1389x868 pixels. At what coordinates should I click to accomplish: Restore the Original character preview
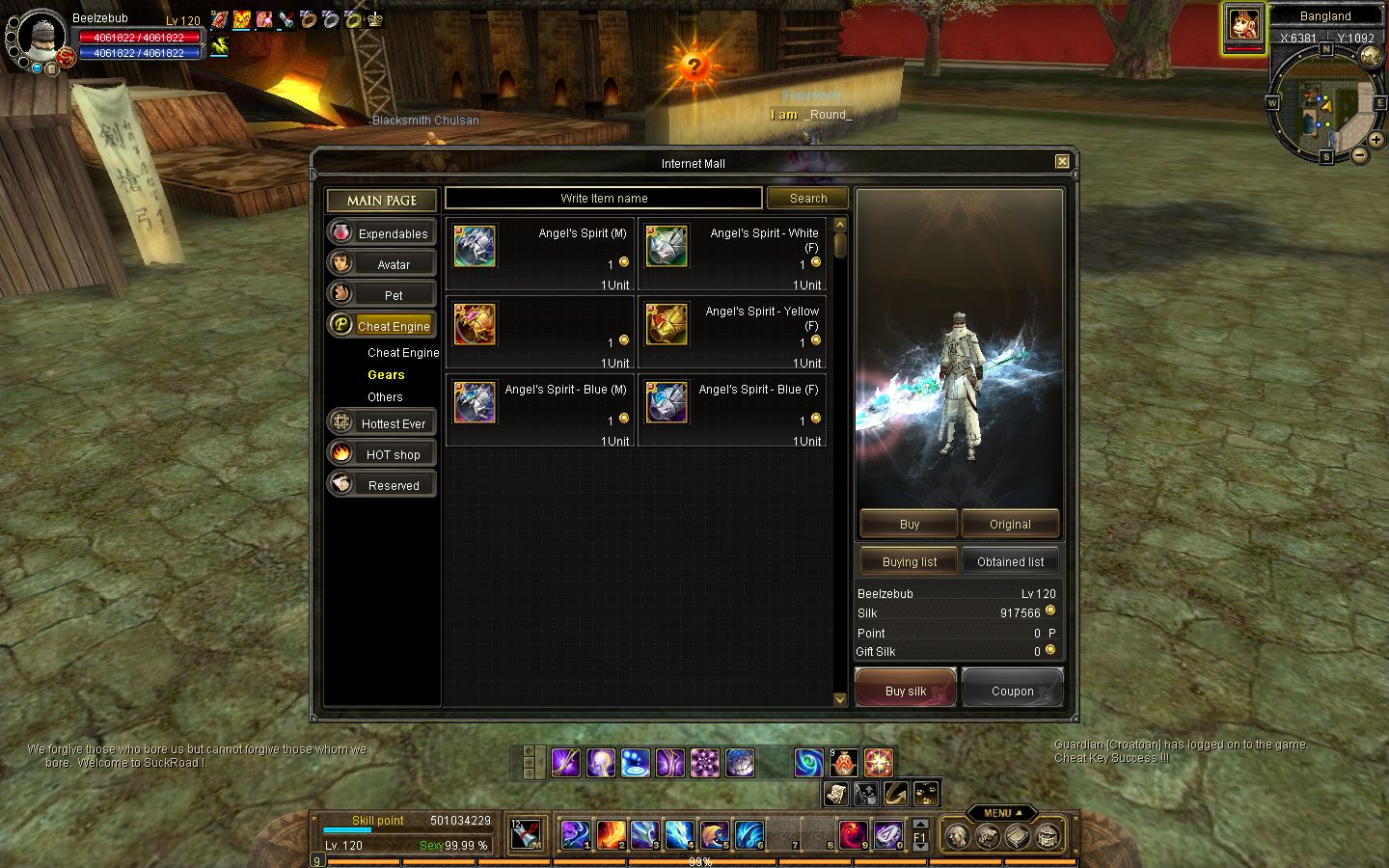point(1010,525)
